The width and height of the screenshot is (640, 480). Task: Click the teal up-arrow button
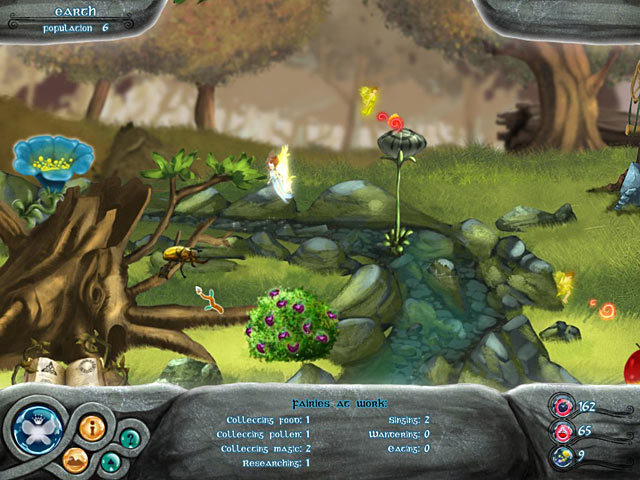111,461
